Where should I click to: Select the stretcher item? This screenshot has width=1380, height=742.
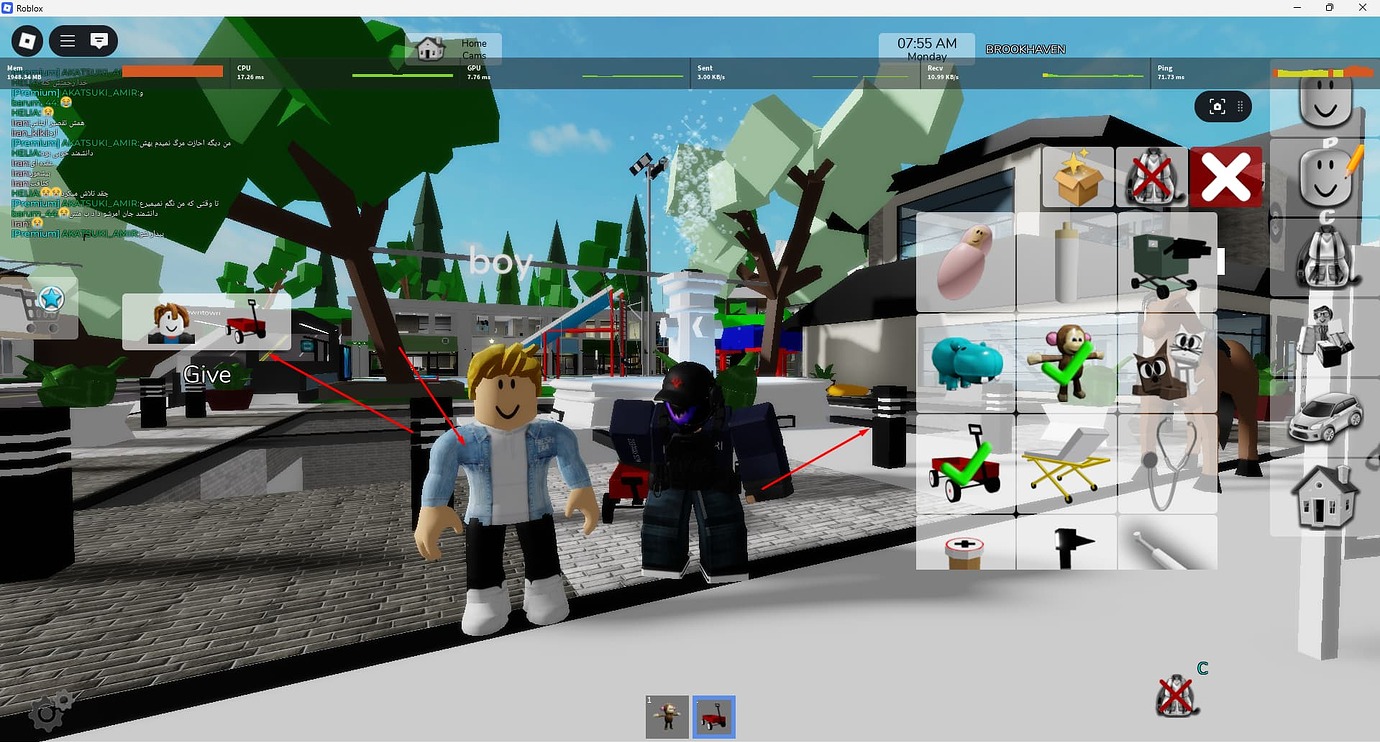coord(1065,463)
